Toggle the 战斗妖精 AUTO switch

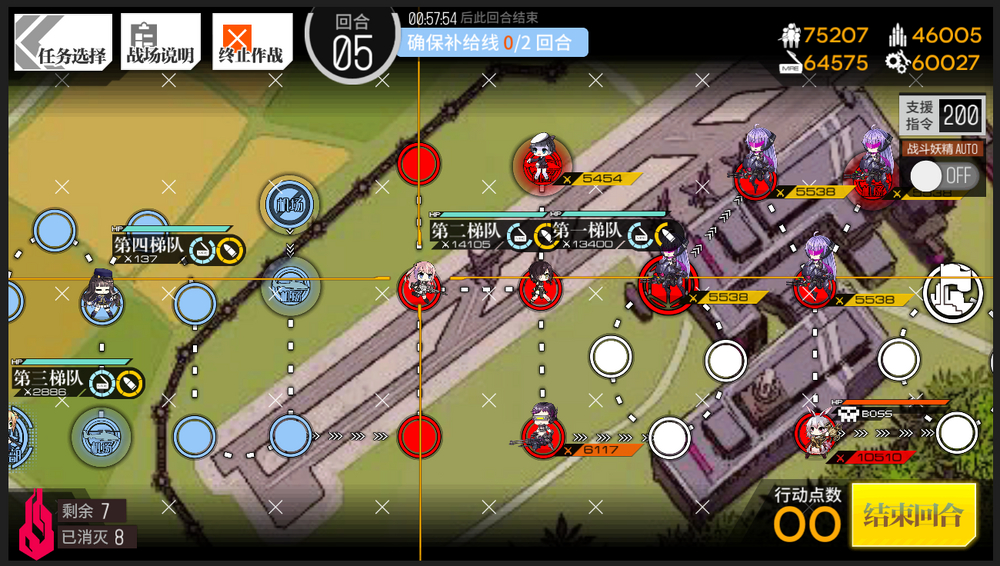pyautogui.click(x=943, y=176)
